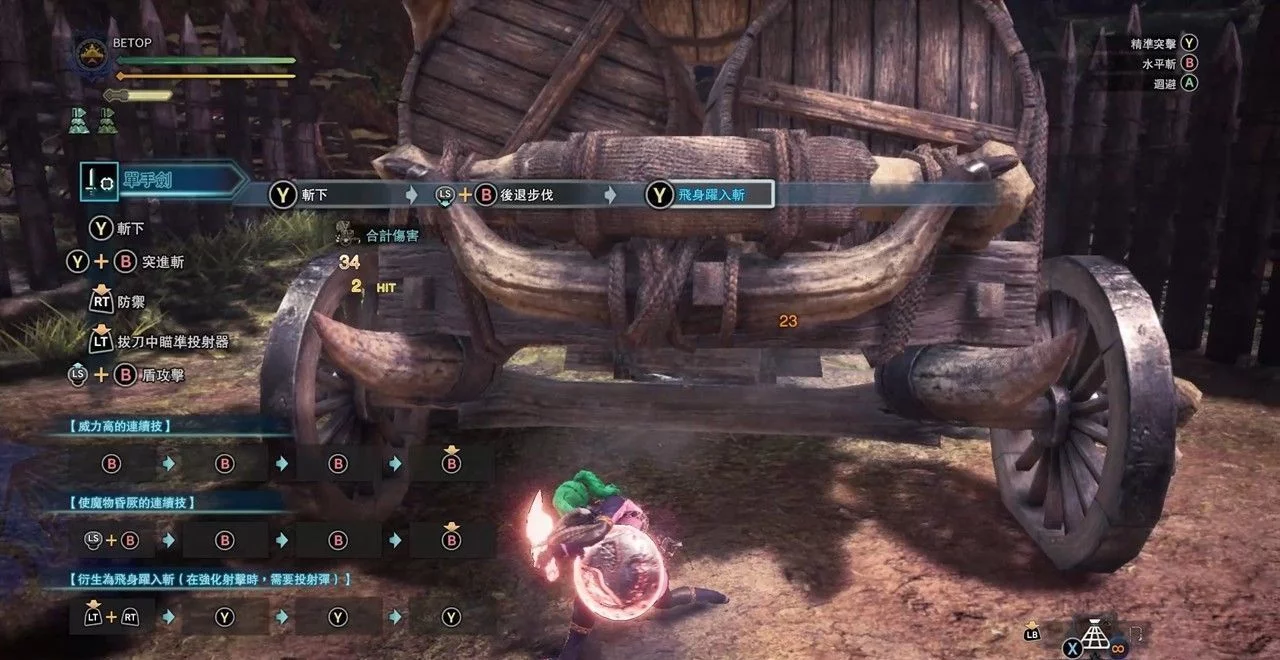
Task: Open the 使魔物昏厥的連續技 combo section
Action: click(135, 502)
